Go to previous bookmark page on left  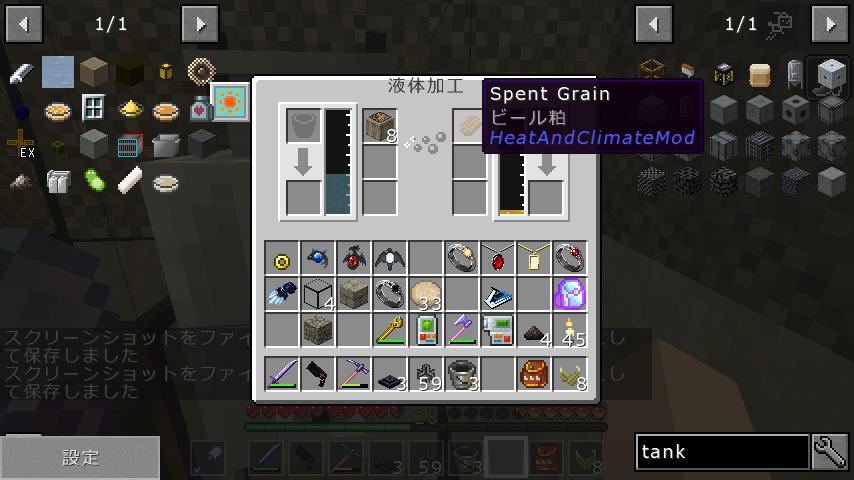coord(24,23)
